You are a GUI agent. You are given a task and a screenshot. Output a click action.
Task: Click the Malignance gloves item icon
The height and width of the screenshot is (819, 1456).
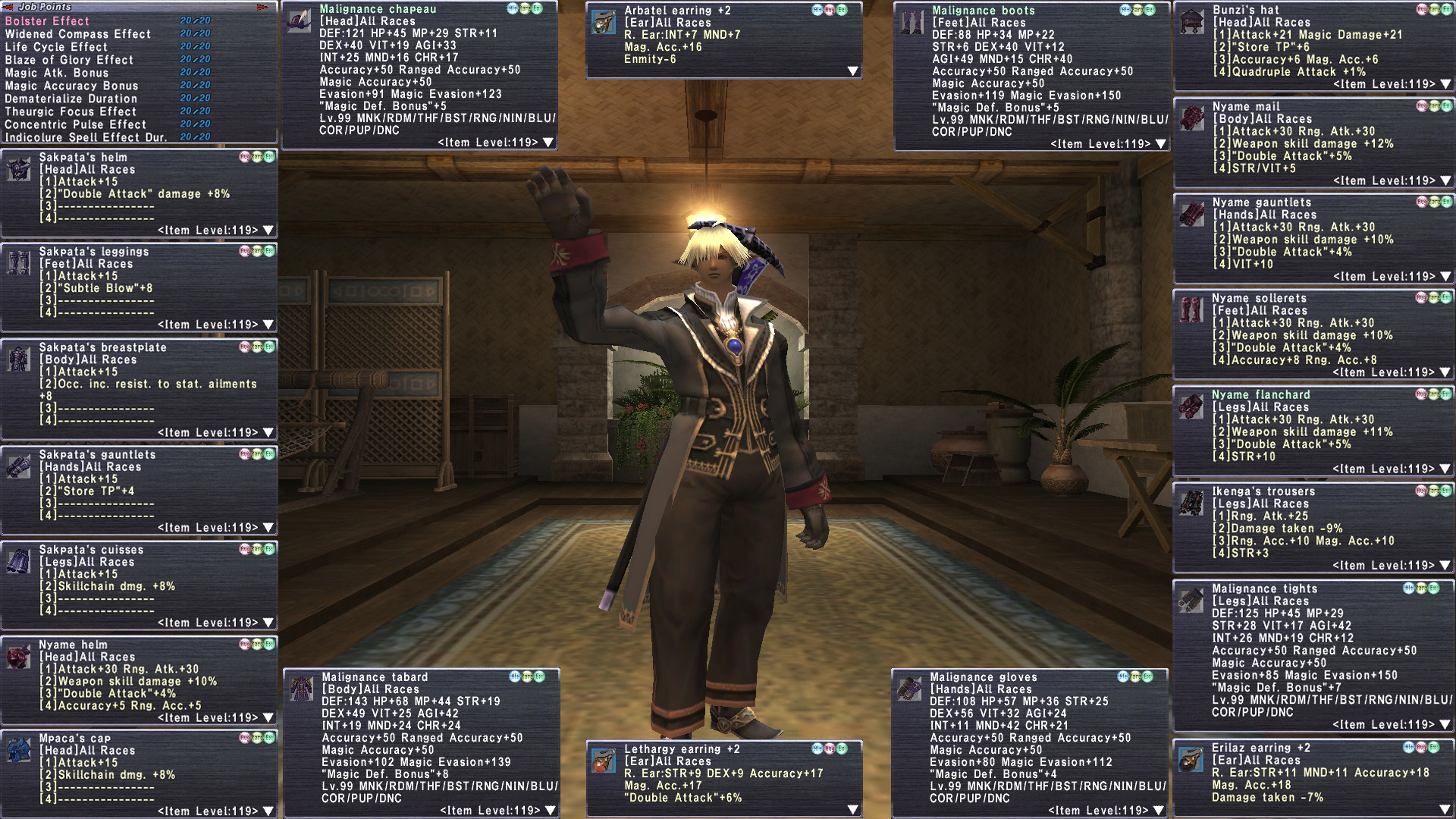910,689
